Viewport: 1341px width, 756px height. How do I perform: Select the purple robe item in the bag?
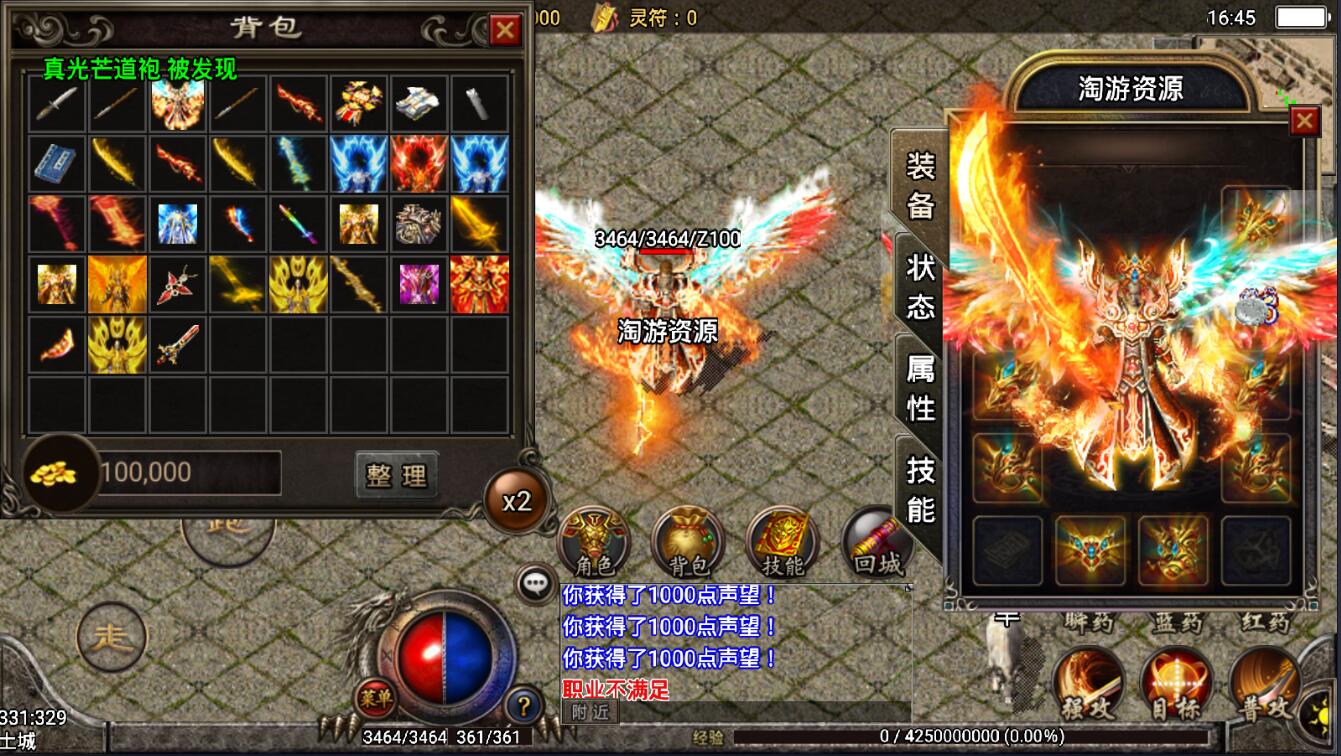[419, 284]
